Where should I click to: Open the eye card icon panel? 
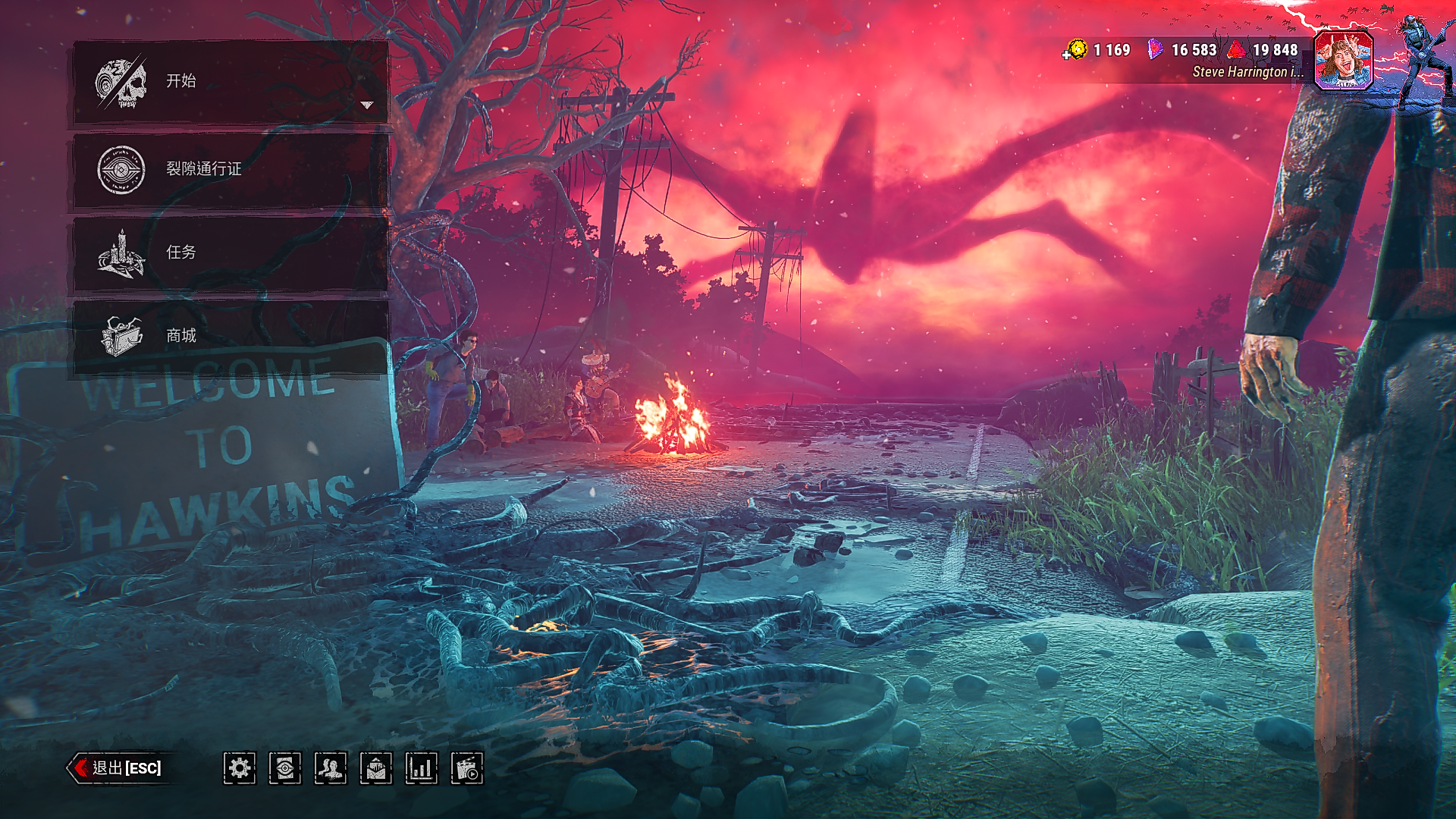(x=285, y=768)
